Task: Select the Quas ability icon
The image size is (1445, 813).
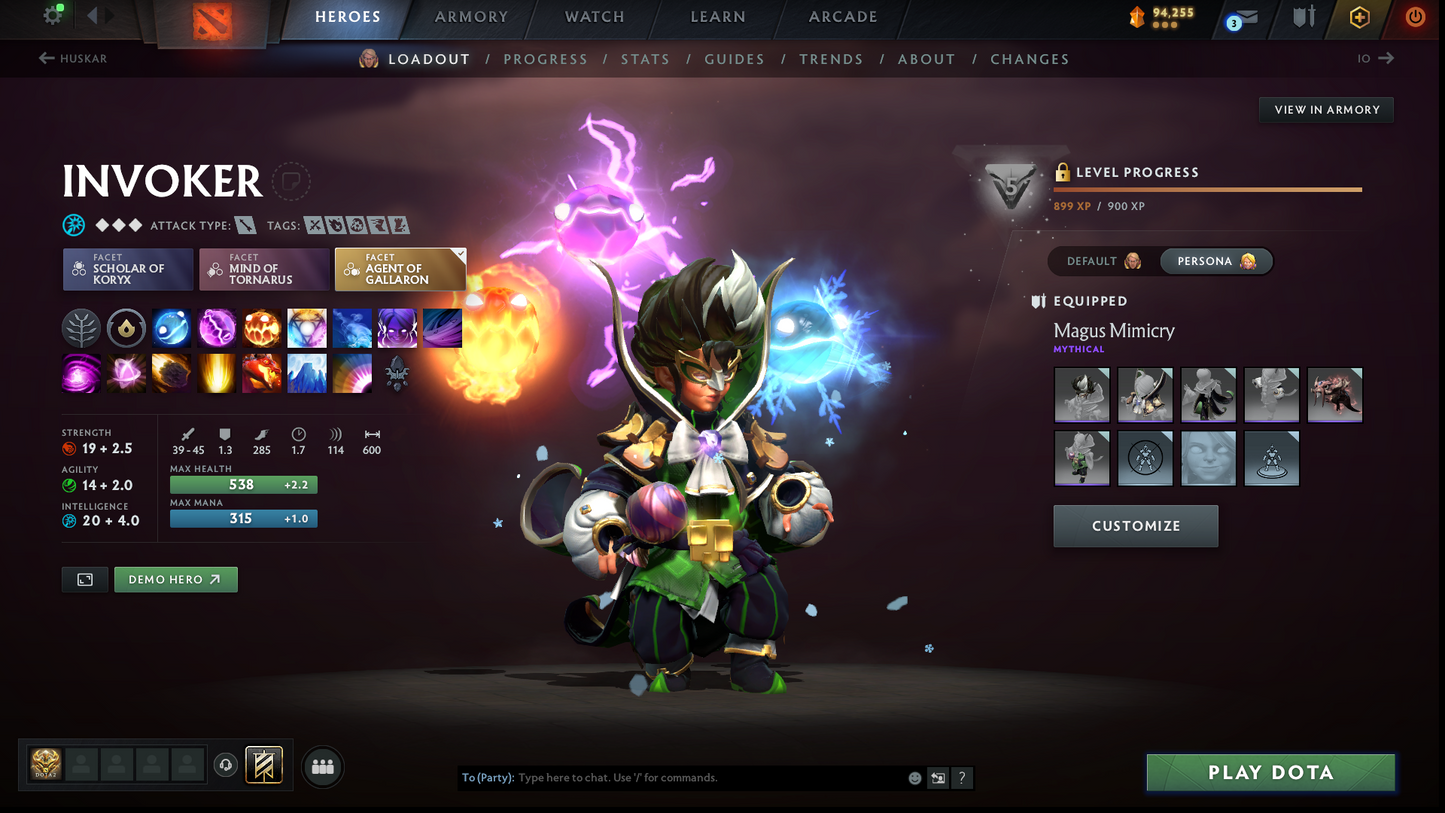Action: (171, 328)
